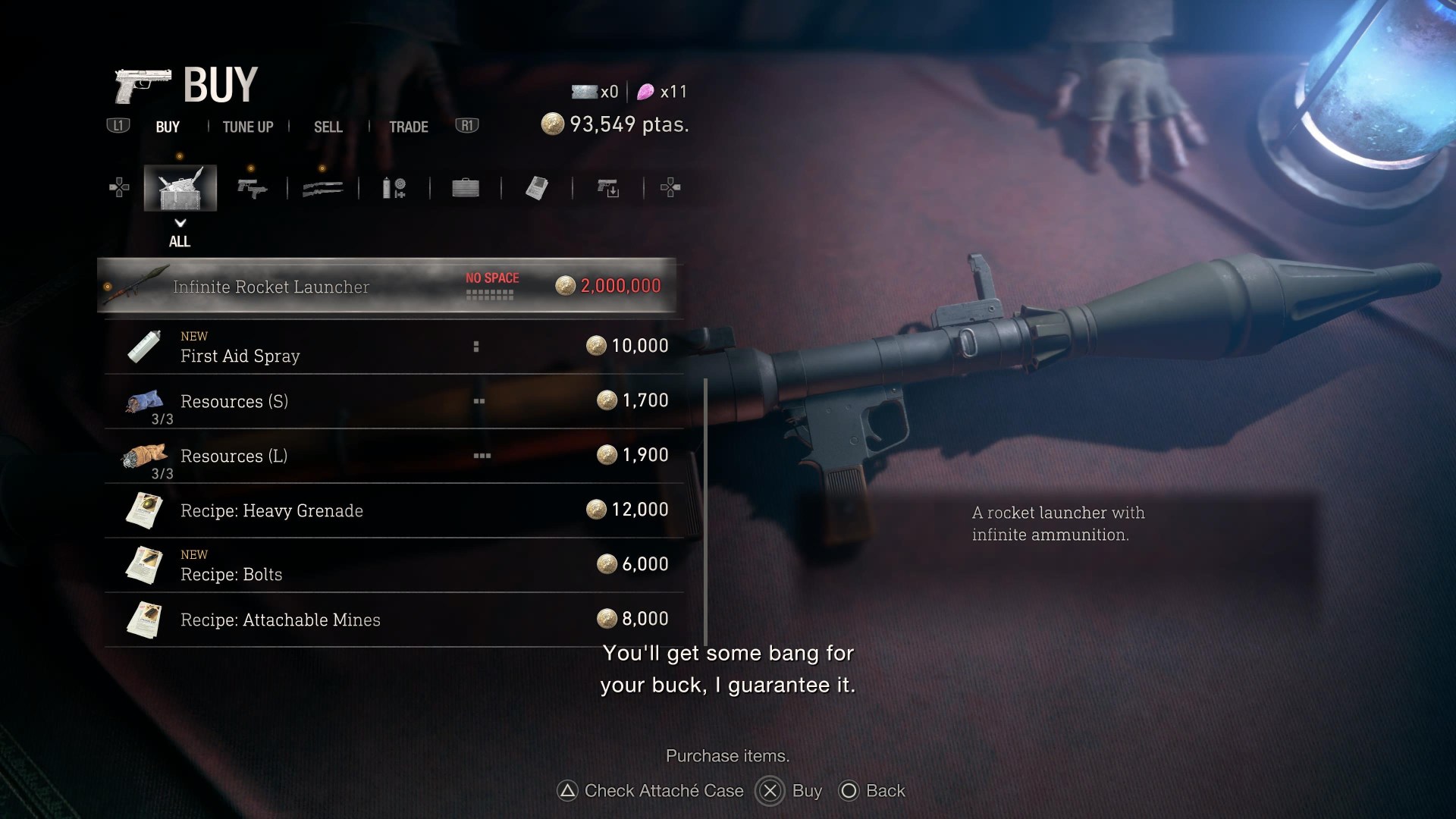Expand the ALL category dropdown chevron
Image resolution: width=1456 pixels, height=819 pixels.
[x=180, y=224]
